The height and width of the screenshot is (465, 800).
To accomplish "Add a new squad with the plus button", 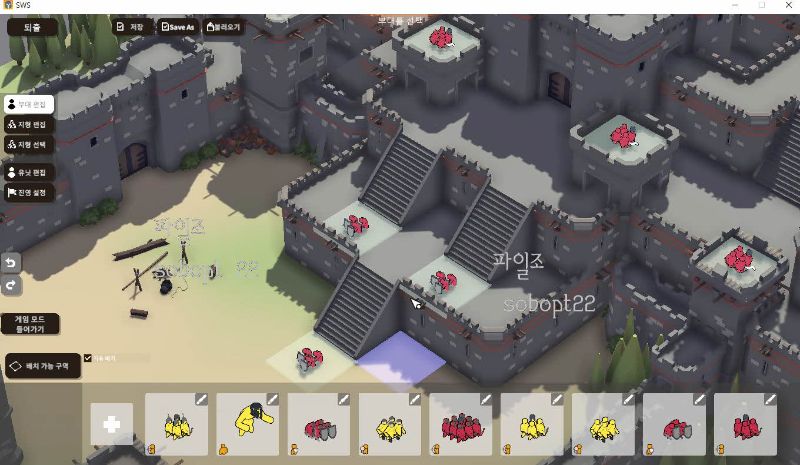I will tap(111, 424).
